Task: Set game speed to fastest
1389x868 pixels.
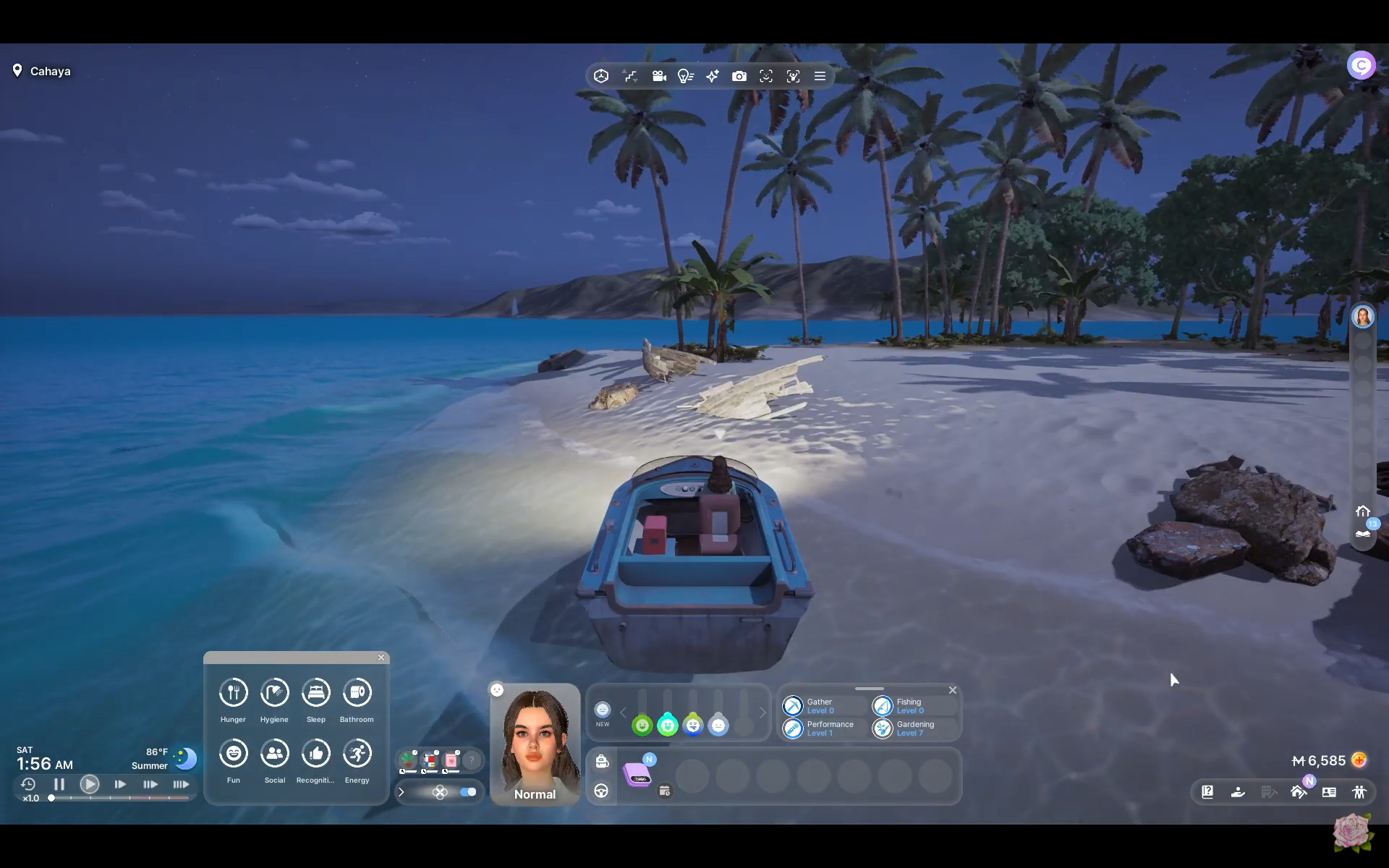Action: pos(181,784)
